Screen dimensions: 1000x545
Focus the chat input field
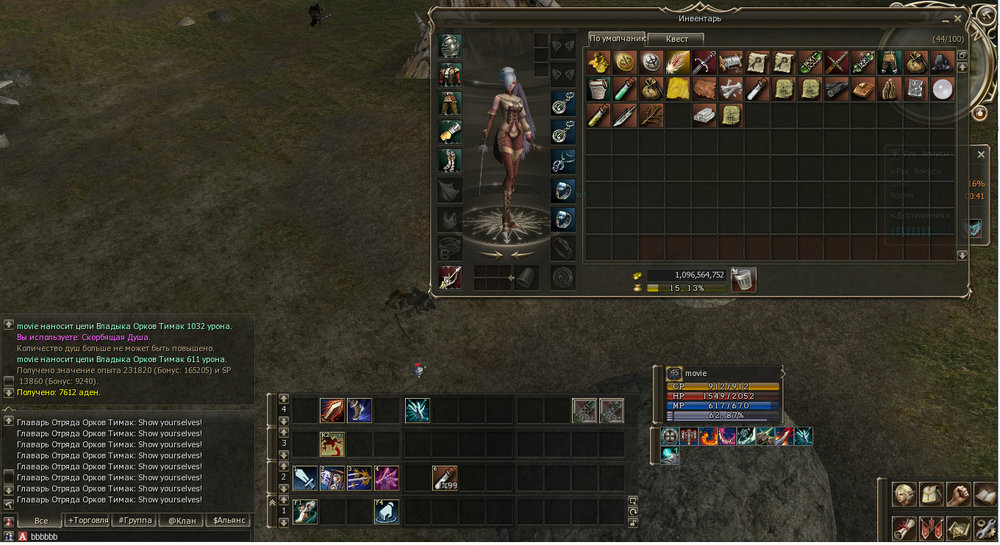tap(130, 537)
